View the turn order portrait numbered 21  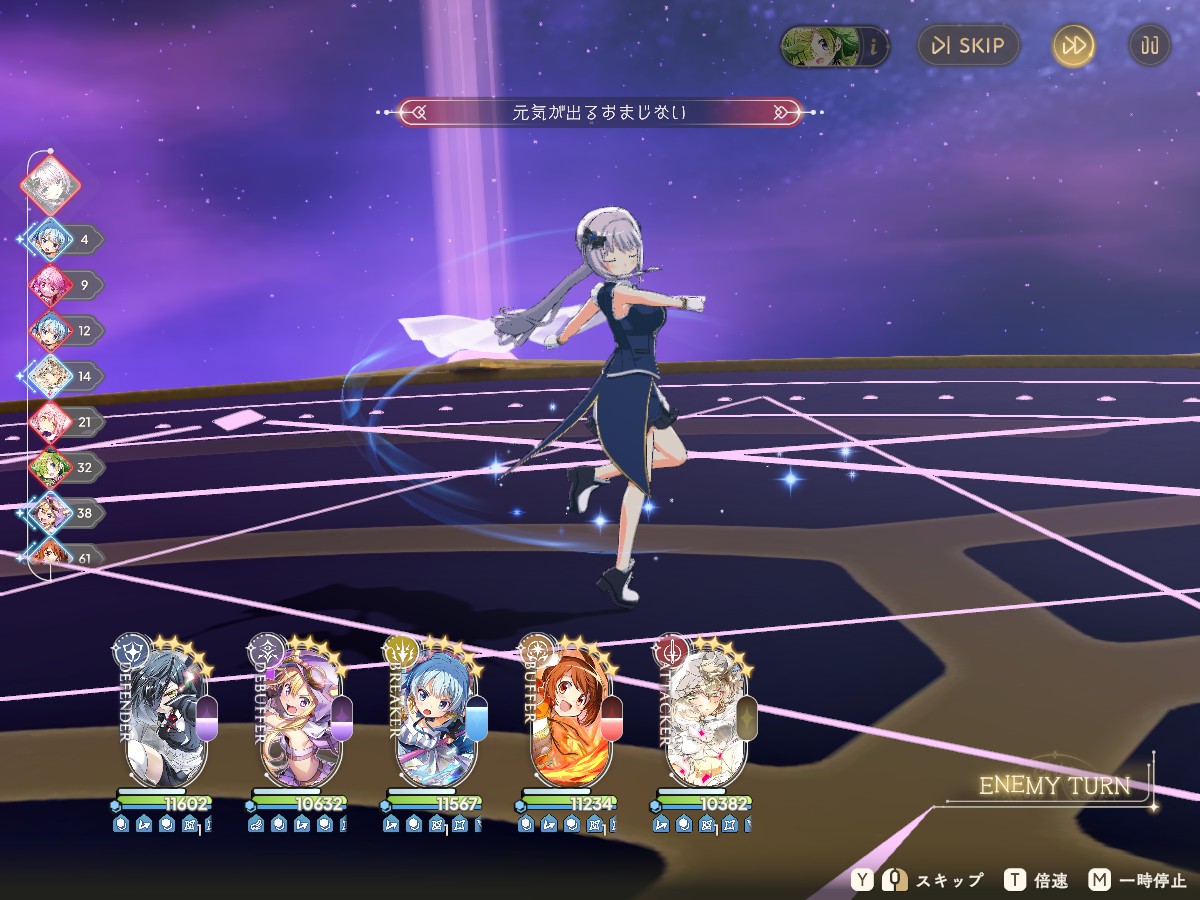click(x=49, y=423)
